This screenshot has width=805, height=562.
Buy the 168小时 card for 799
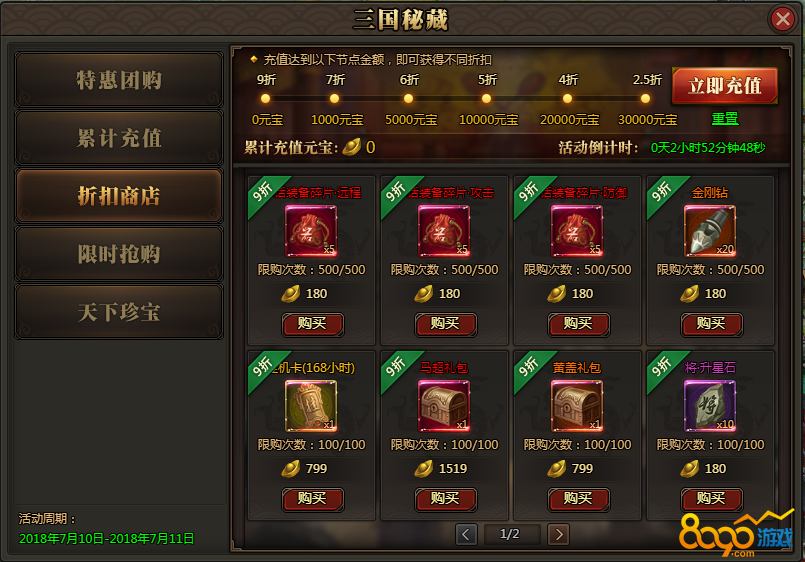pyautogui.click(x=312, y=498)
